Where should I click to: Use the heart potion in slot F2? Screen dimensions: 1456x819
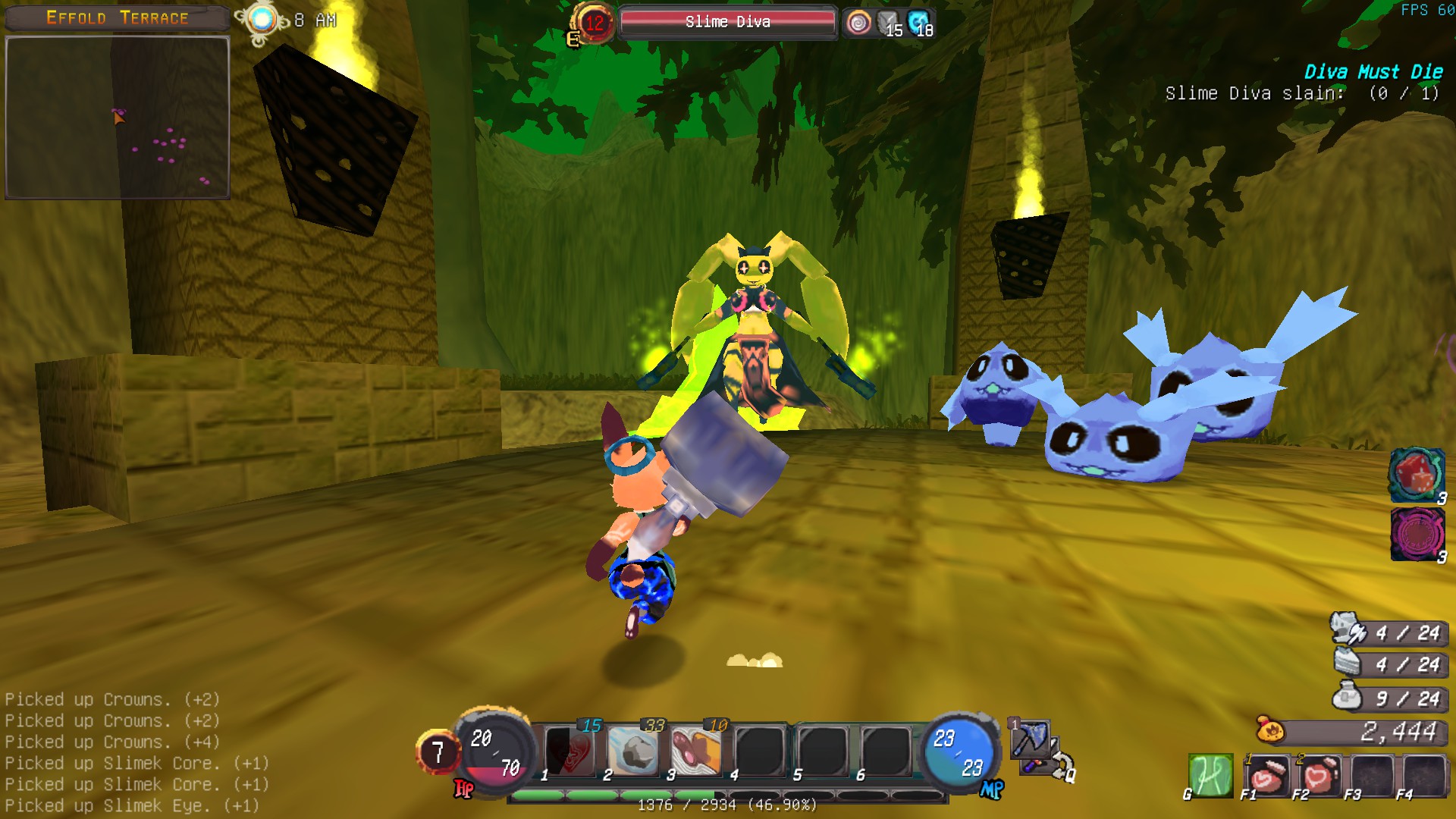click(1319, 775)
